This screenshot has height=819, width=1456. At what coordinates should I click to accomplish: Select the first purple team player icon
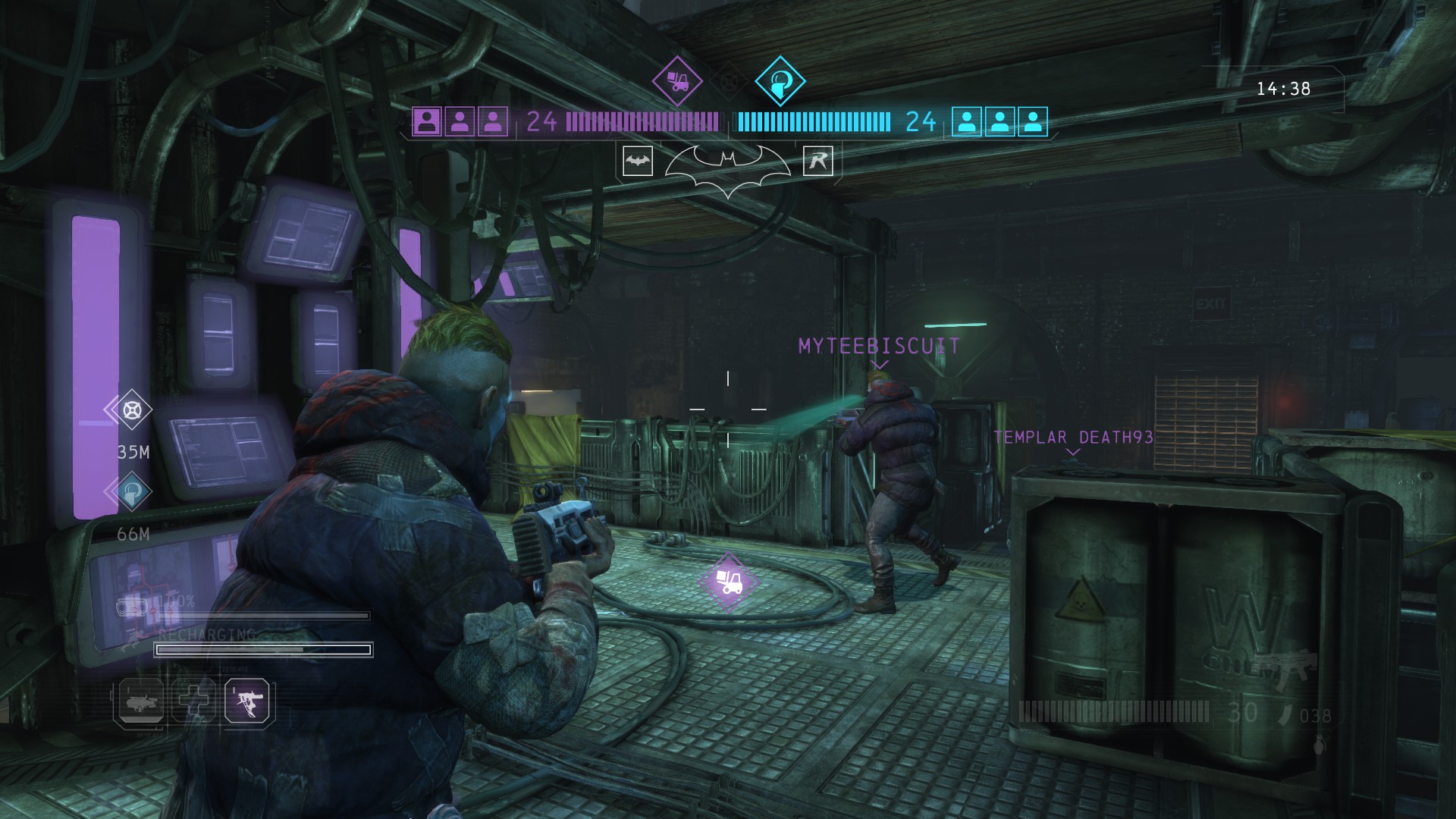pos(427,121)
